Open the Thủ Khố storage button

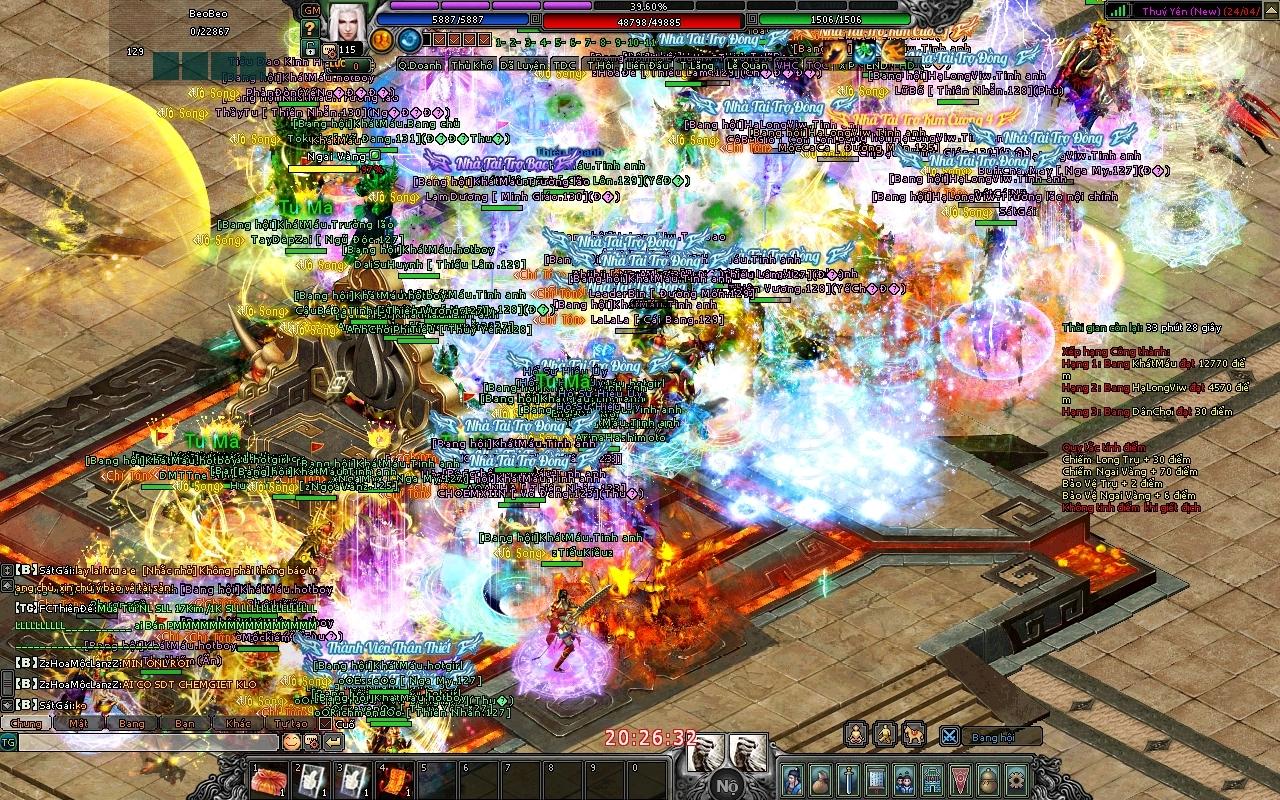(x=472, y=65)
